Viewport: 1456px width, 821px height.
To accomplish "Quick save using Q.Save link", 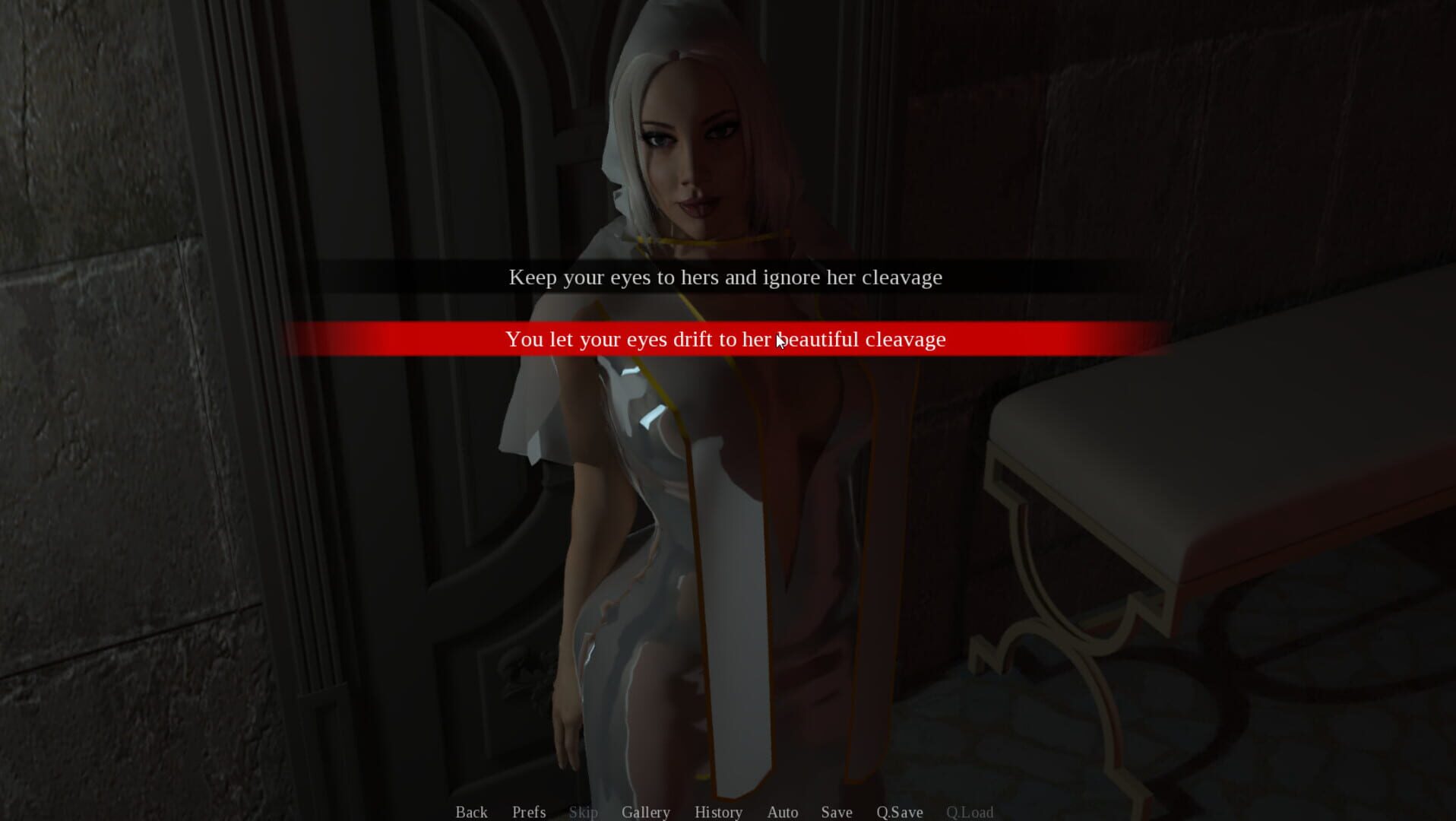I will [x=900, y=812].
